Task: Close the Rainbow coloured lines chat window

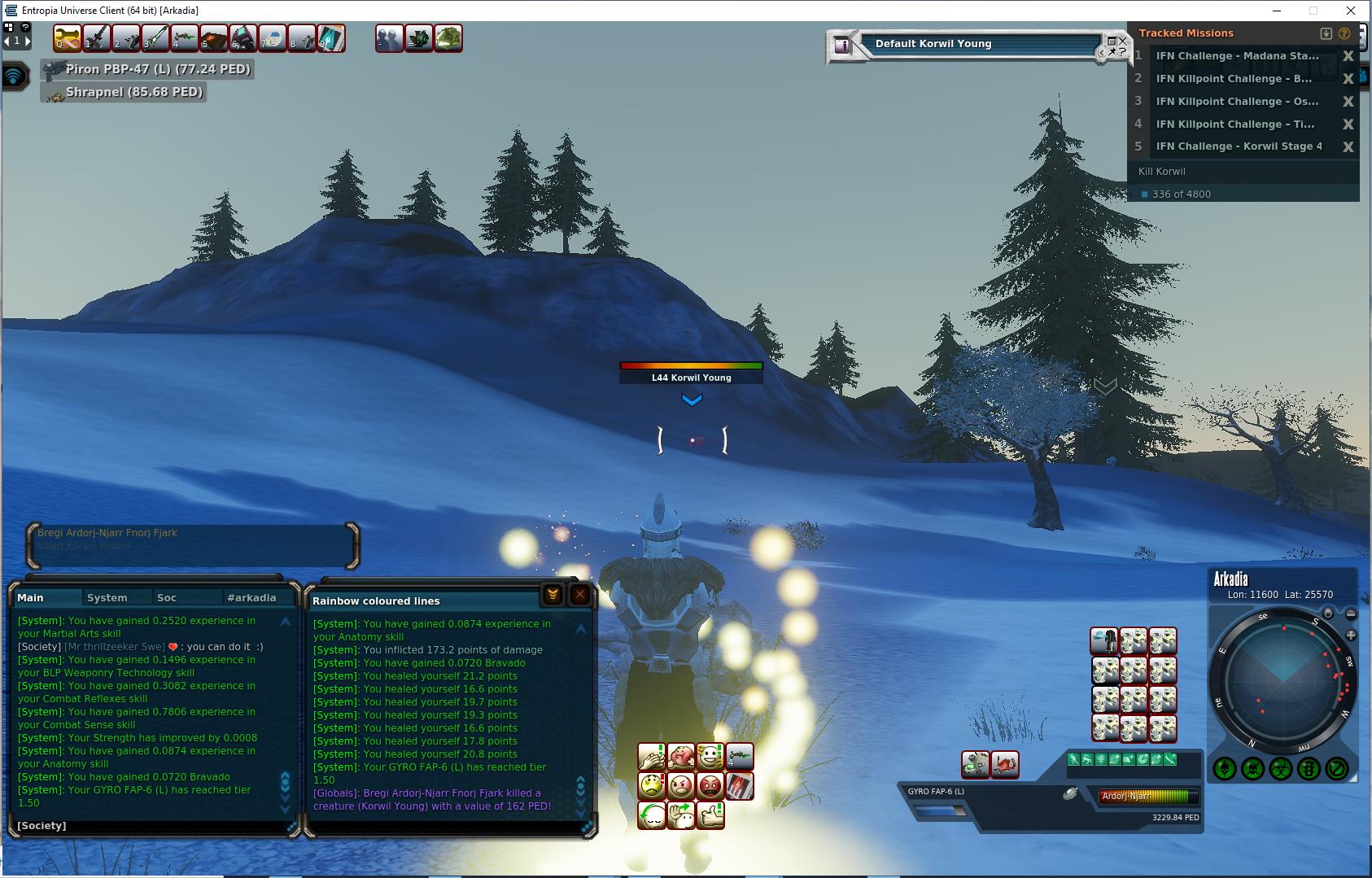Action: coord(579,595)
